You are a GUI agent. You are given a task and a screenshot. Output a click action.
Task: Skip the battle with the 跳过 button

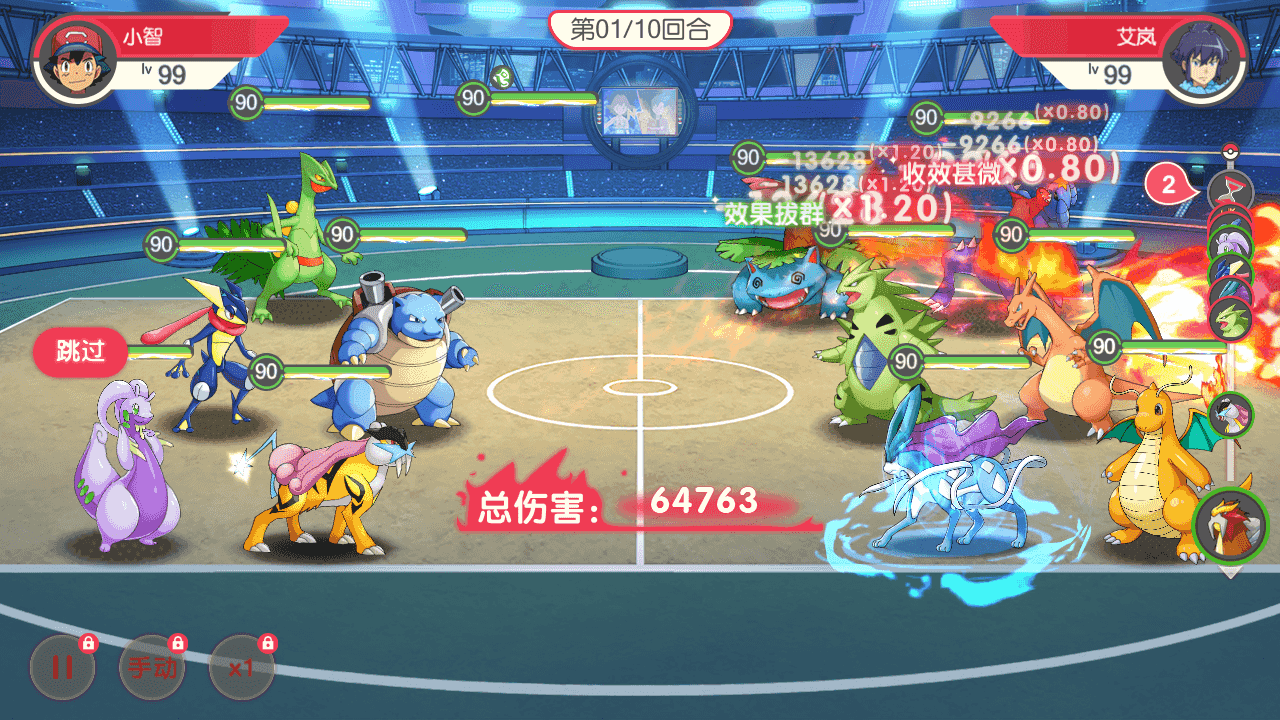[x=80, y=353]
